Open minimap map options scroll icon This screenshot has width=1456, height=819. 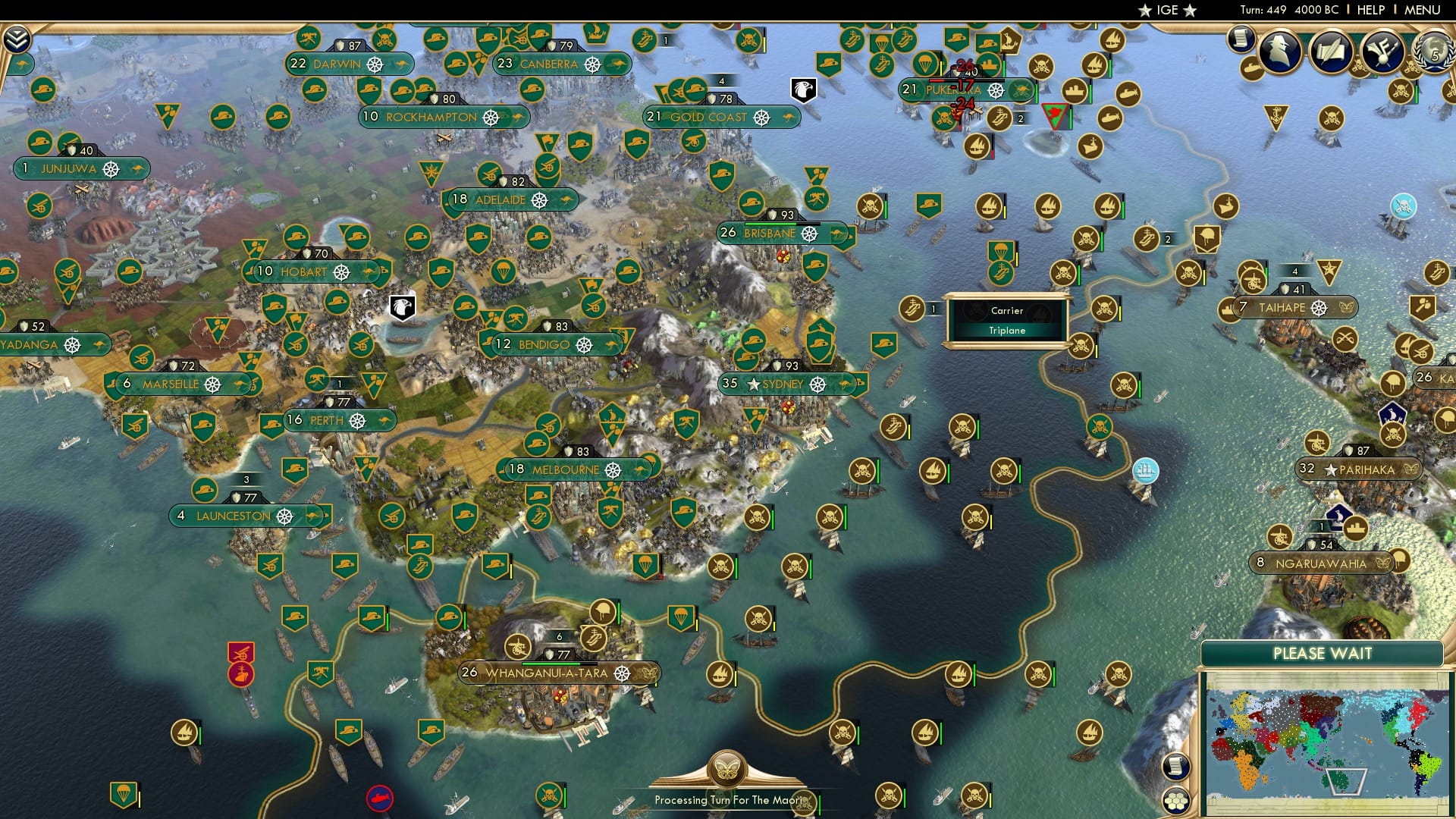1175,766
